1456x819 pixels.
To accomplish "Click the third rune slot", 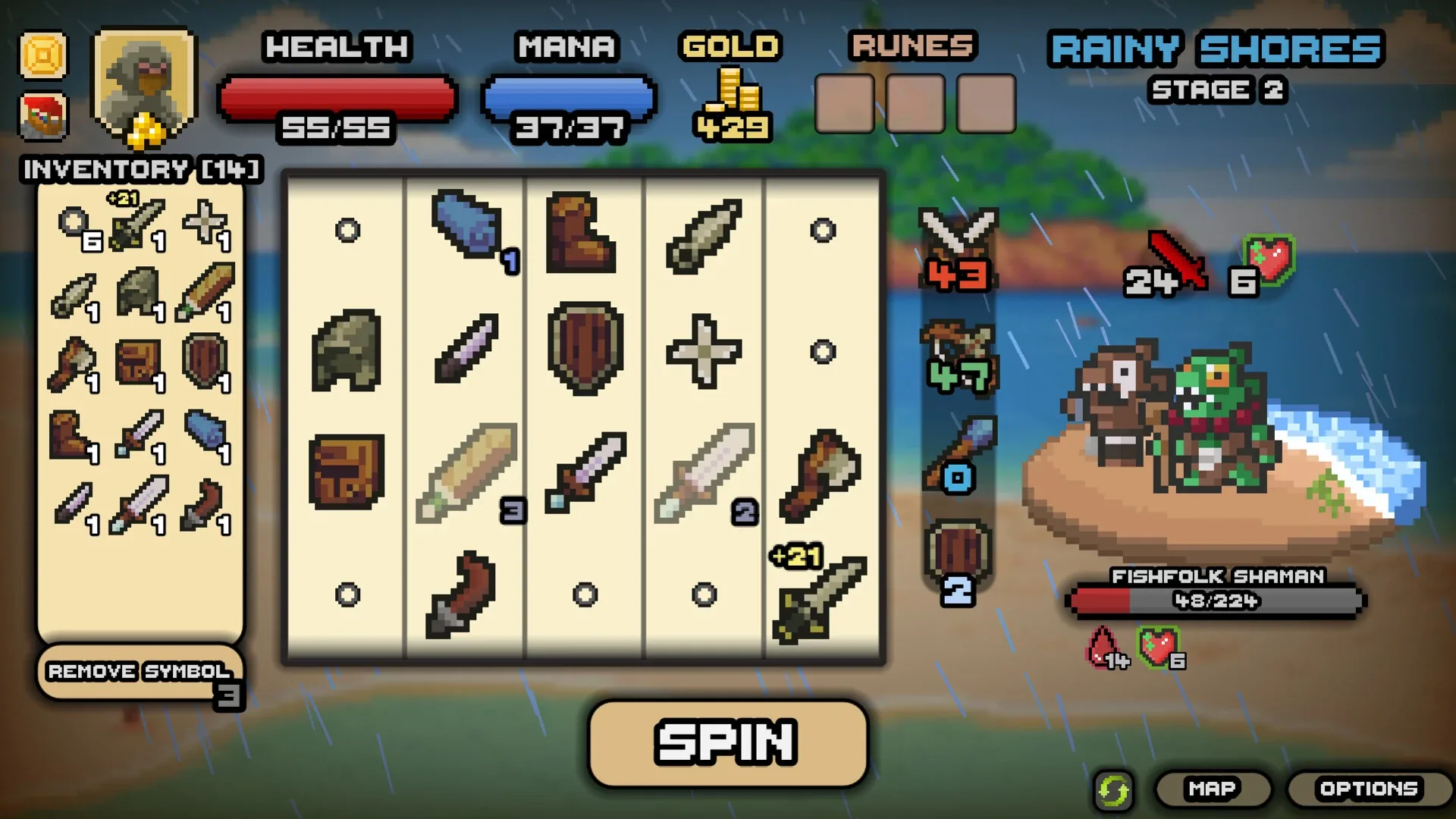I will click(x=986, y=104).
